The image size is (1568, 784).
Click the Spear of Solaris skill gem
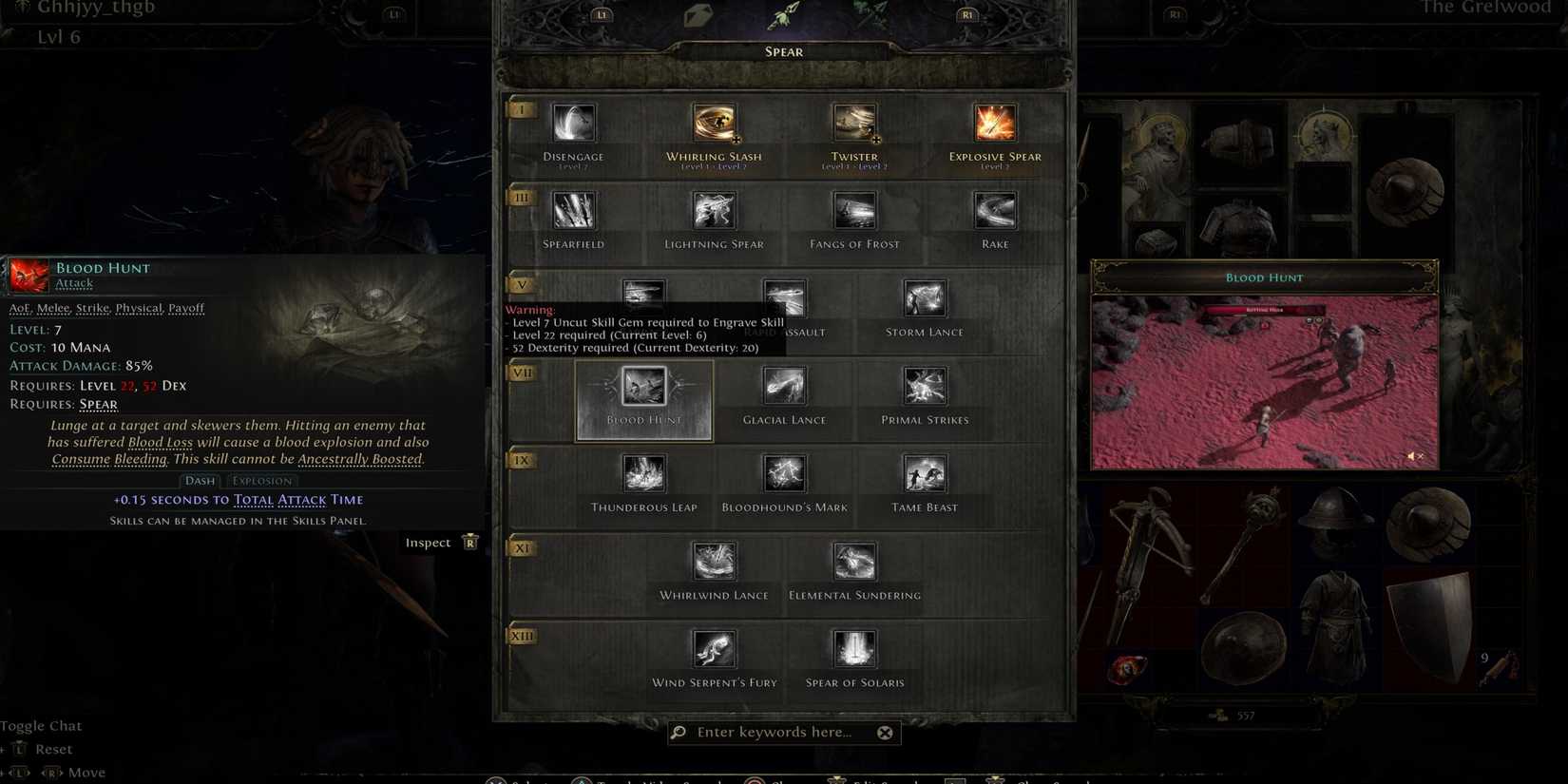click(854, 649)
